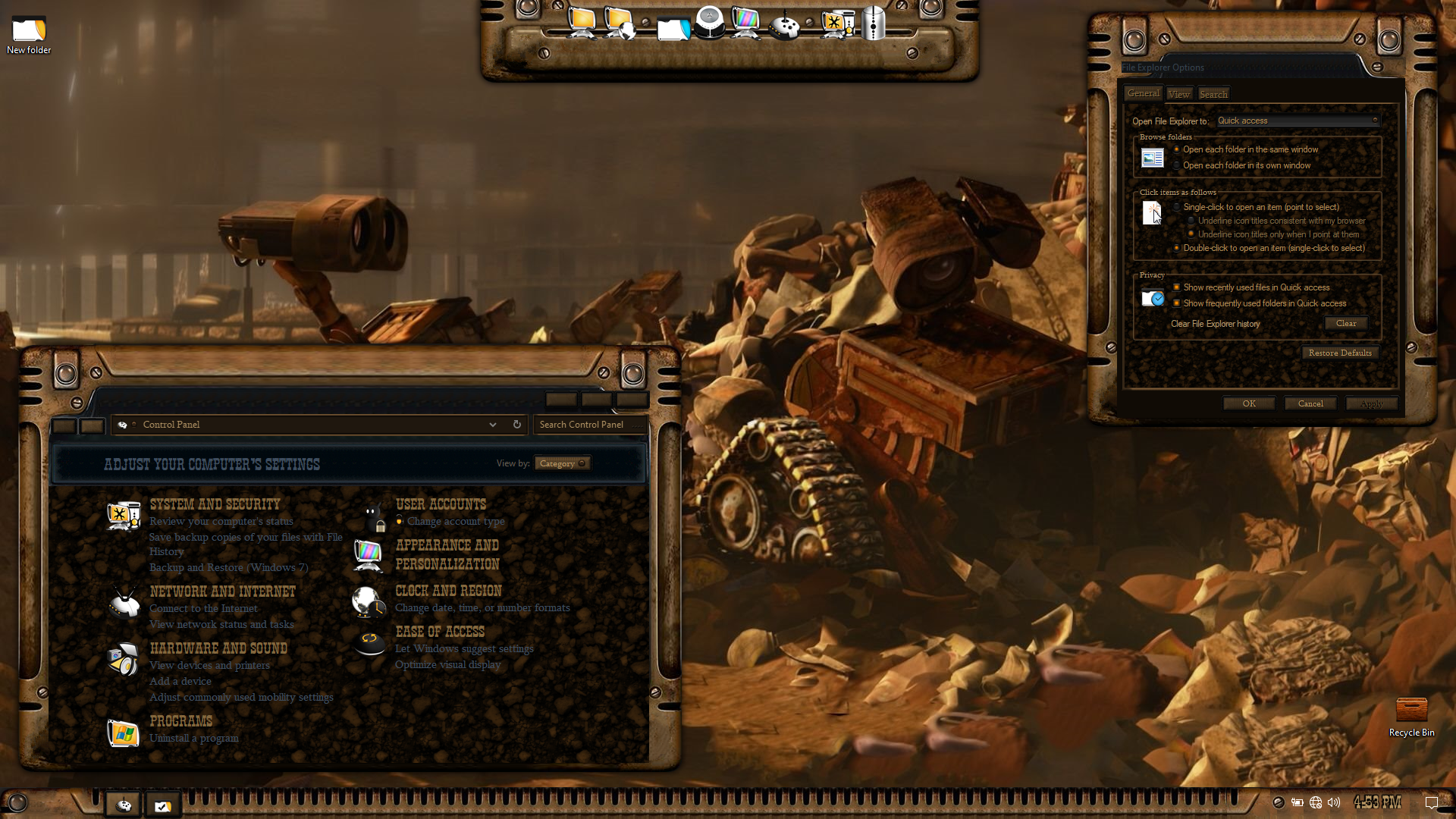Open Clock and Region settings
The width and height of the screenshot is (1456, 819).
pos(448,591)
